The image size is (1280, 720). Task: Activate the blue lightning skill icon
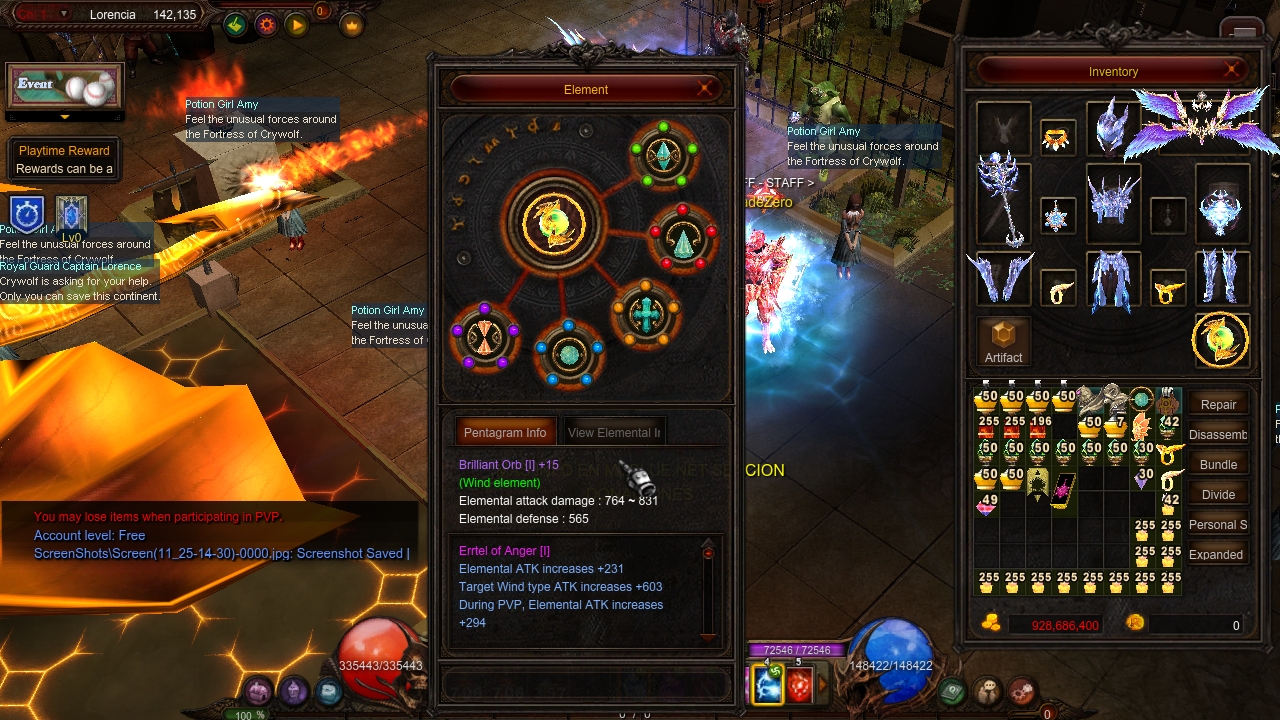click(767, 685)
